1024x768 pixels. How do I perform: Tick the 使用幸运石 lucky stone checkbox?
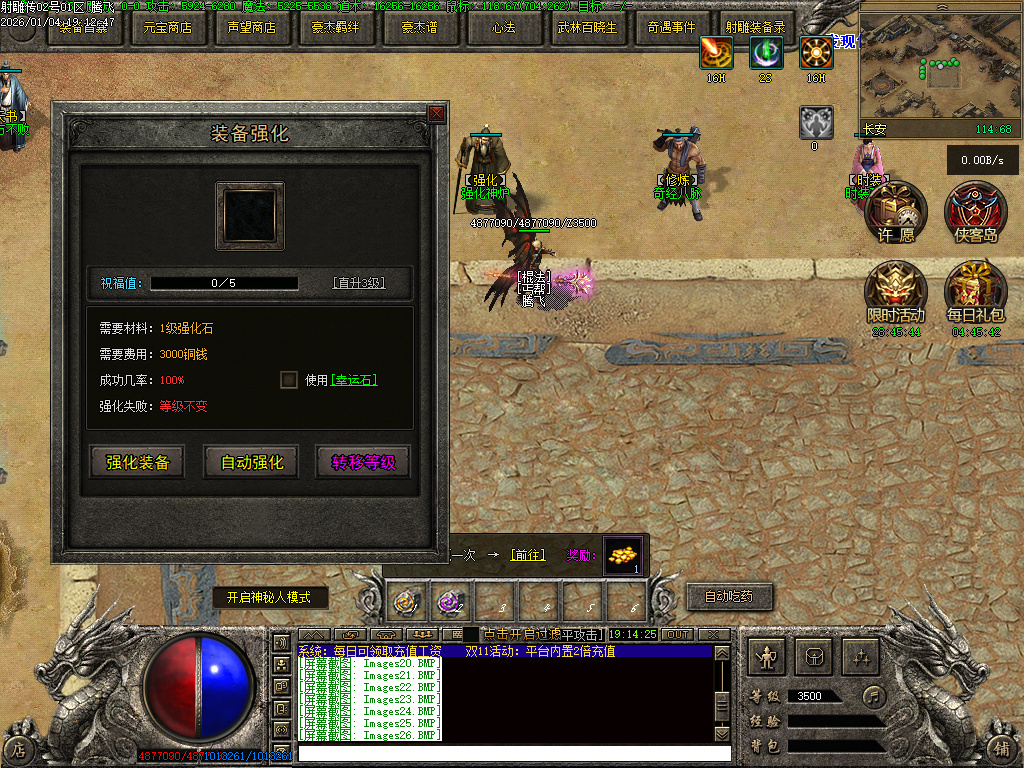click(289, 380)
